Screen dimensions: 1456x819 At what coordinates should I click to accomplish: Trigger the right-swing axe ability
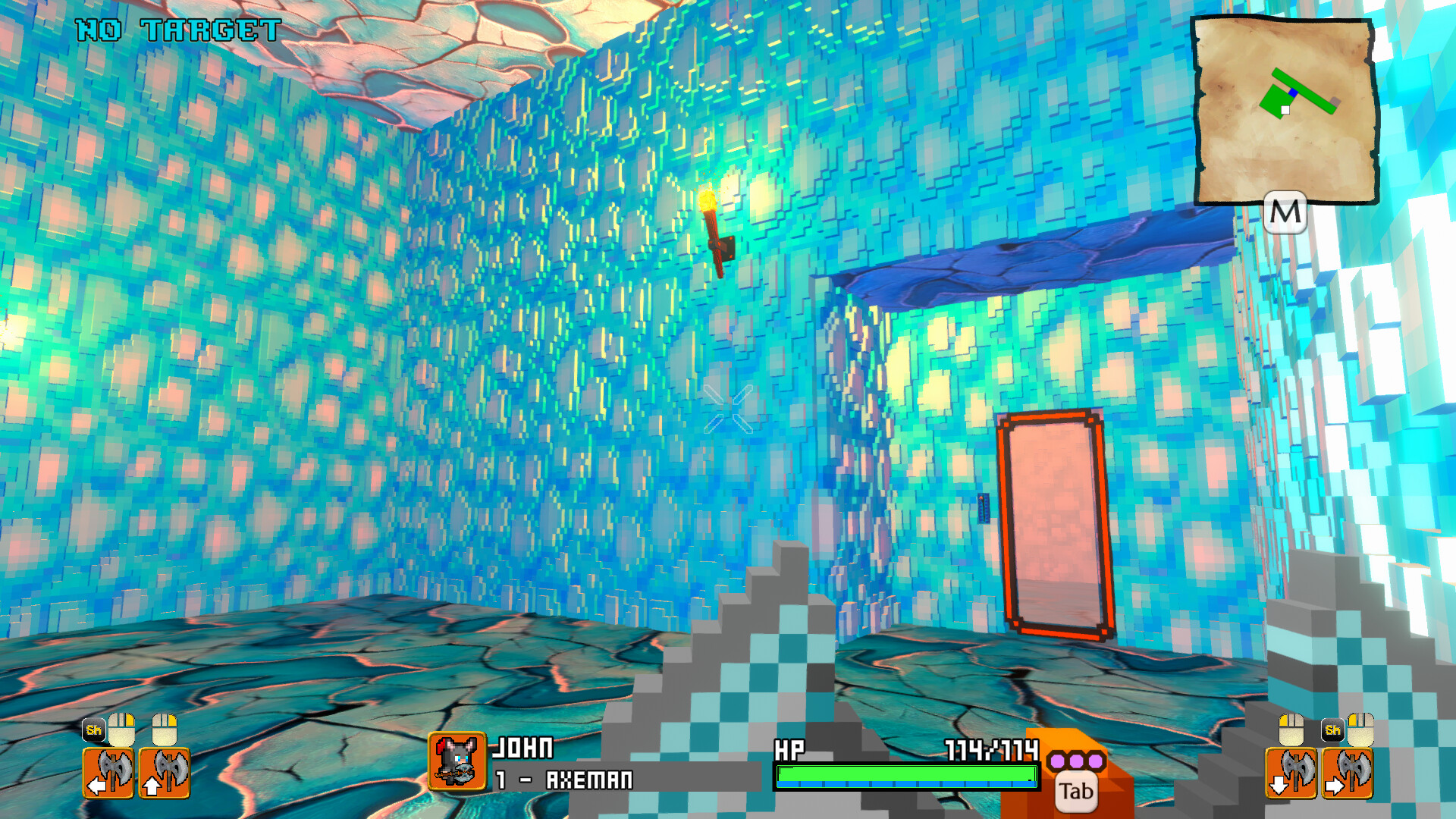(x=1348, y=773)
